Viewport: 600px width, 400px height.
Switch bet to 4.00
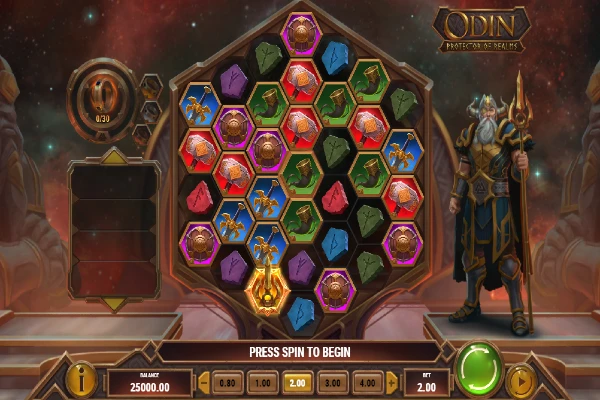coord(367,382)
